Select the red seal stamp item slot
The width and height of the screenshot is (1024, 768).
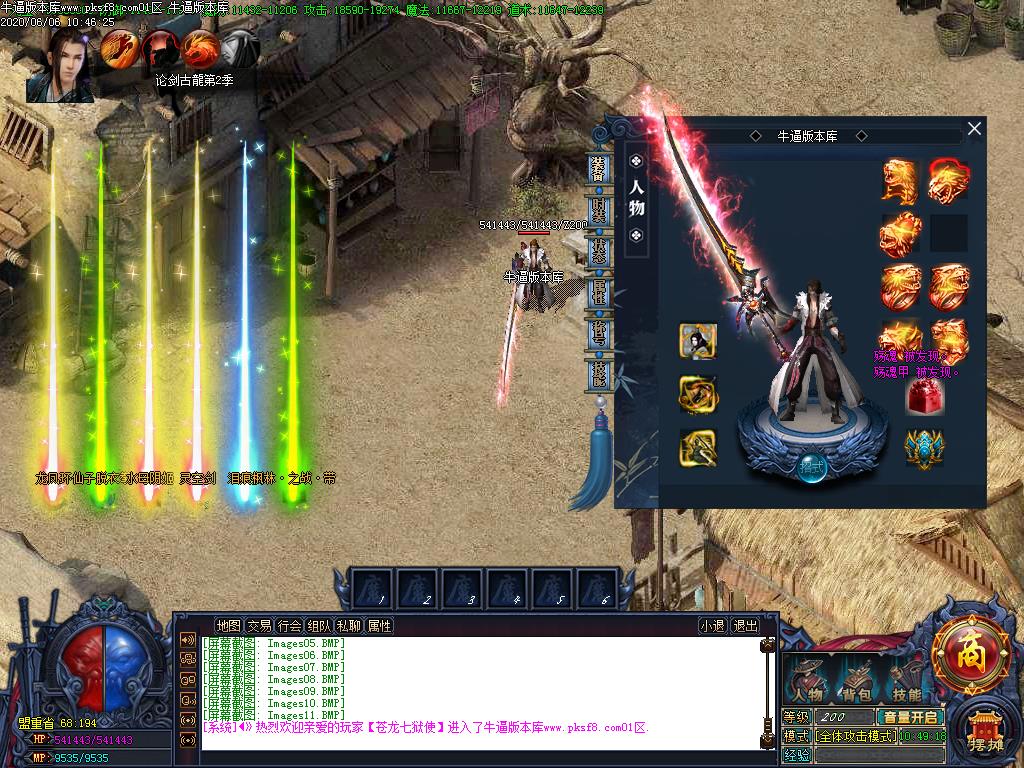923,398
